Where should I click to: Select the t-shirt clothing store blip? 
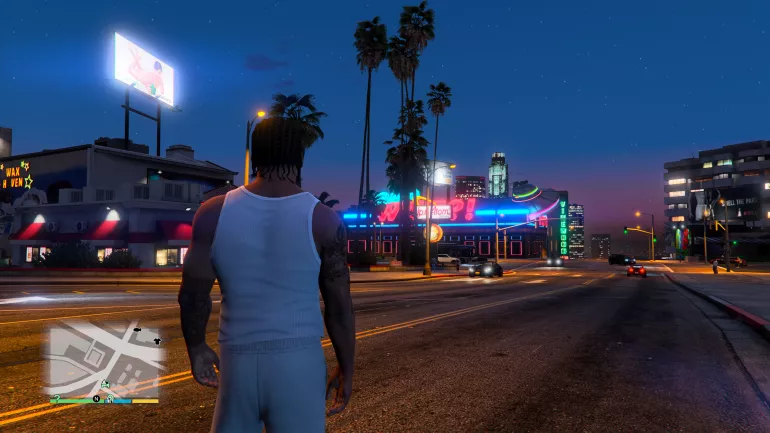157,341
